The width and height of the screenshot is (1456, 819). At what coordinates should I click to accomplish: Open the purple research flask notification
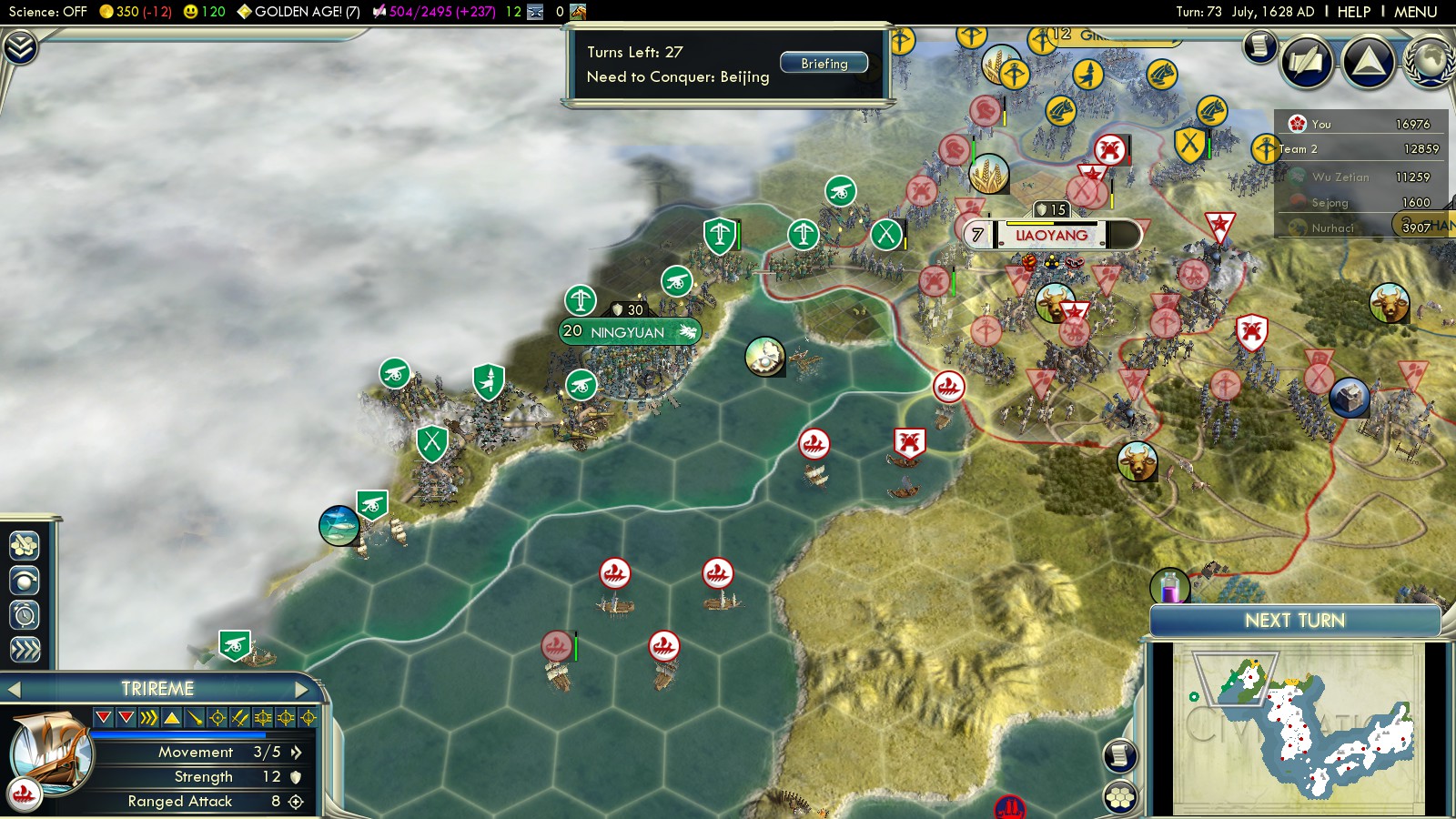click(1169, 587)
